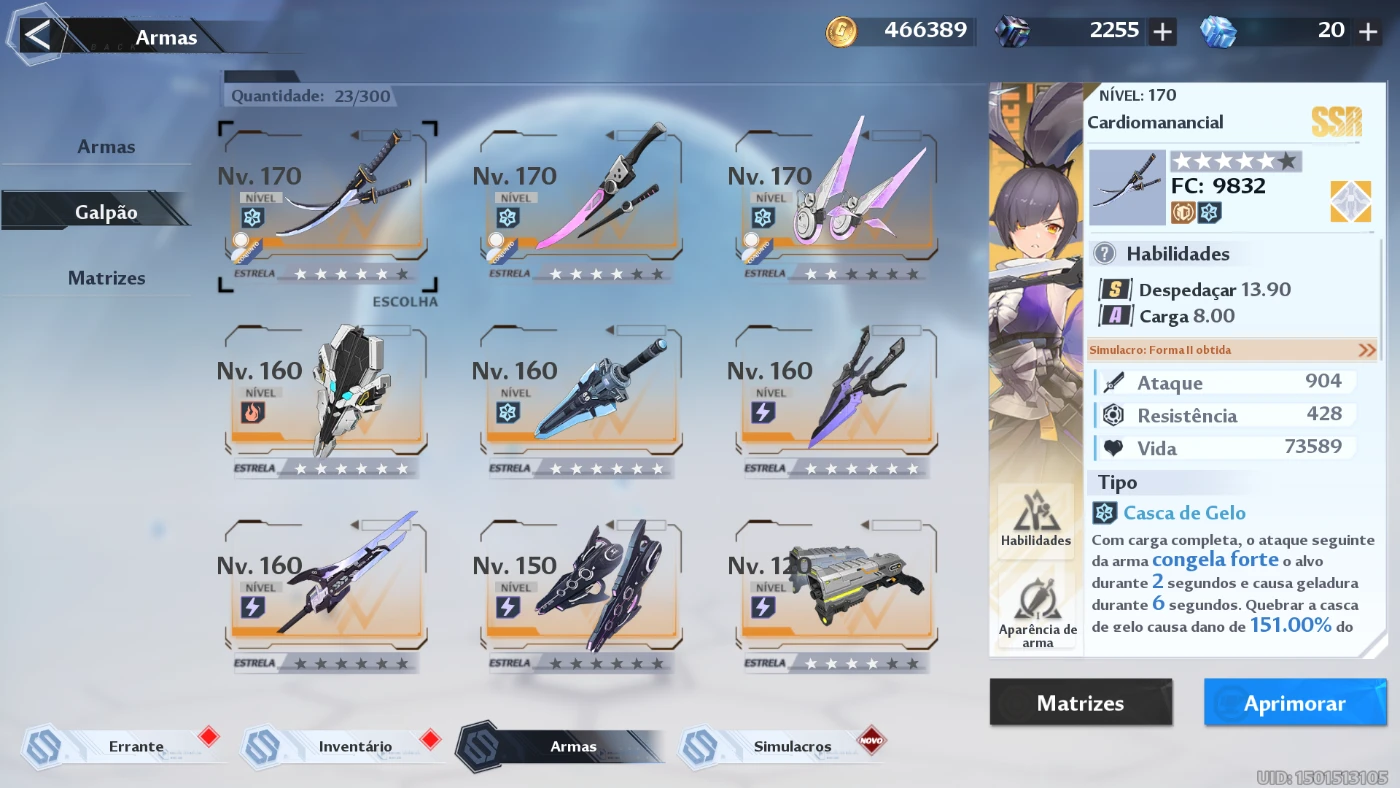Image resolution: width=1400 pixels, height=788 pixels.
Task: Switch to the Simulacros tab with NOVO badge
Action: (x=790, y=745)
